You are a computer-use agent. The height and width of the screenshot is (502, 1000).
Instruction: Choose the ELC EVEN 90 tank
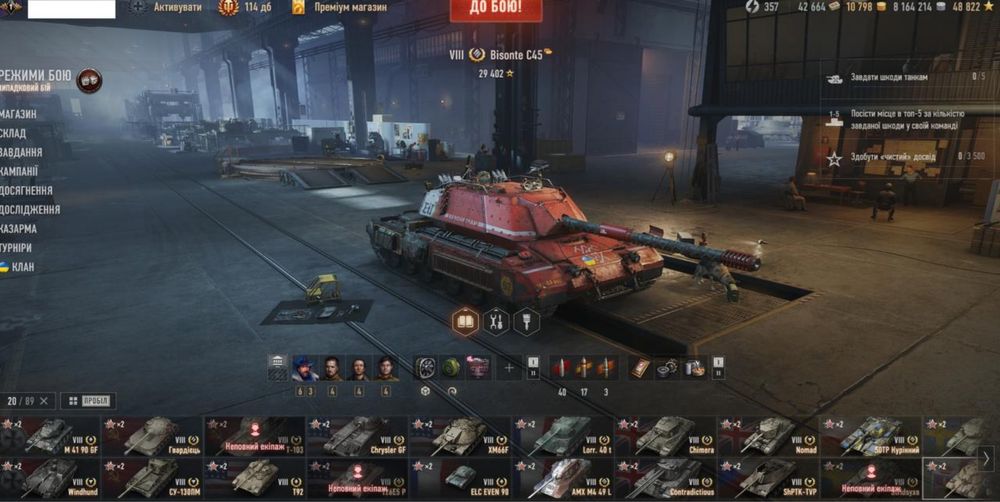(460, 478)
